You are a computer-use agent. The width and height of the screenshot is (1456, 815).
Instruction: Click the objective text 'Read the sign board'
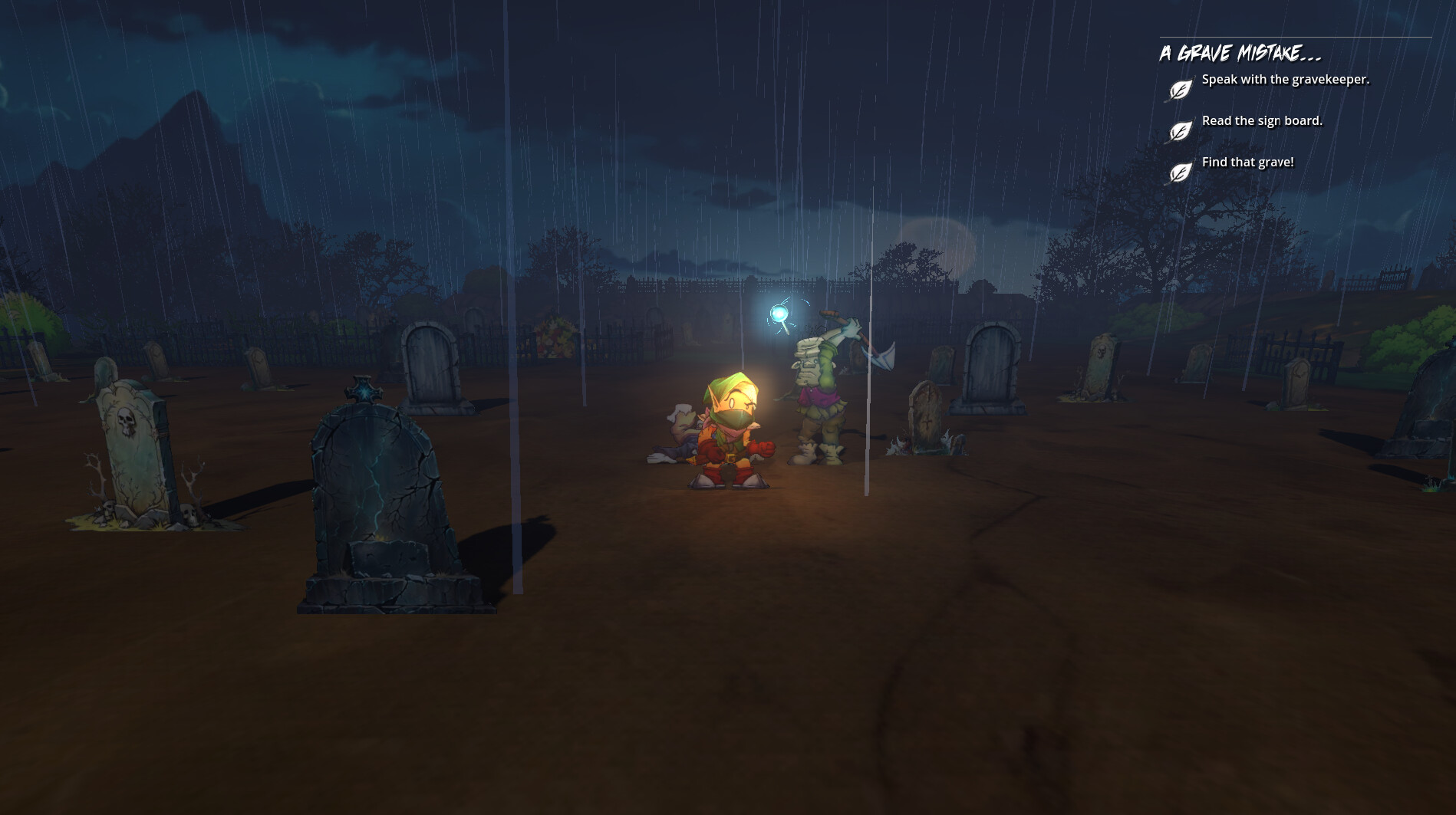click(1261, 120)
